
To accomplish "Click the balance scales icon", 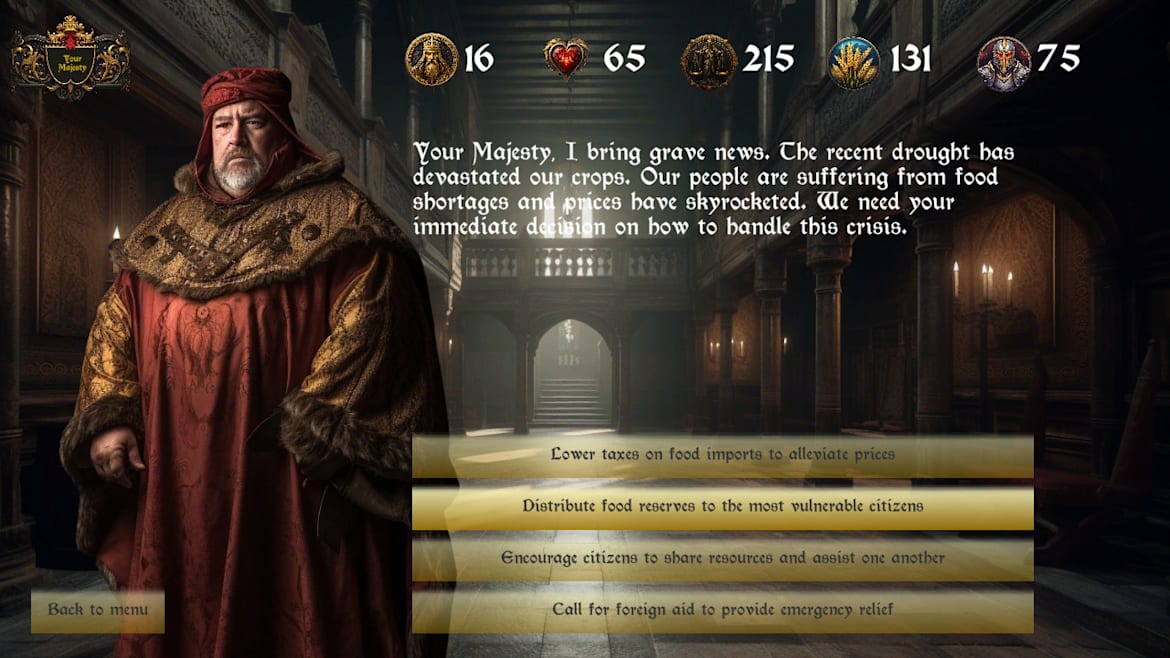I will pyautogui.click(x=708, y=62).
